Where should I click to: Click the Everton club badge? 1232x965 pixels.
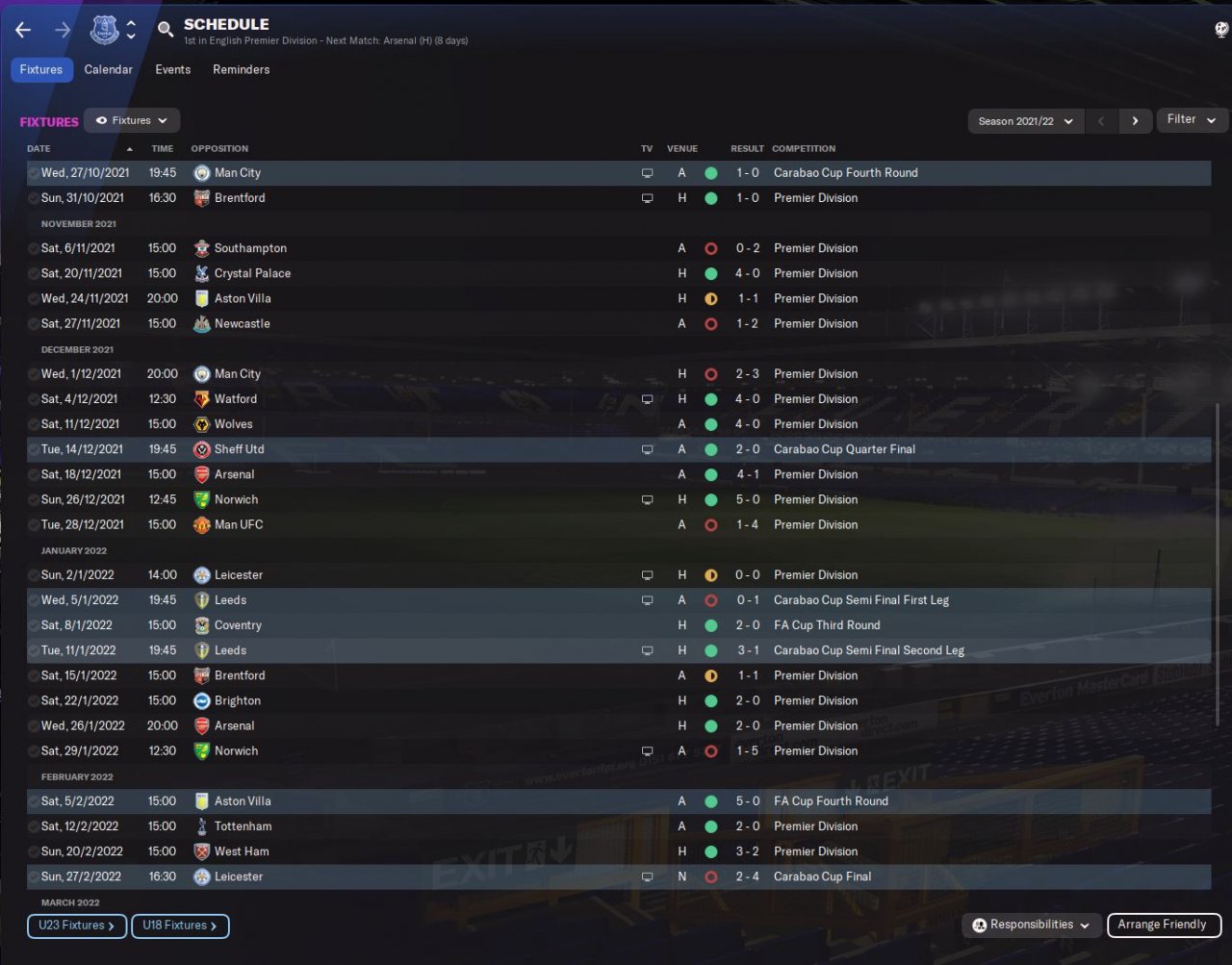[x=104, y=30]
